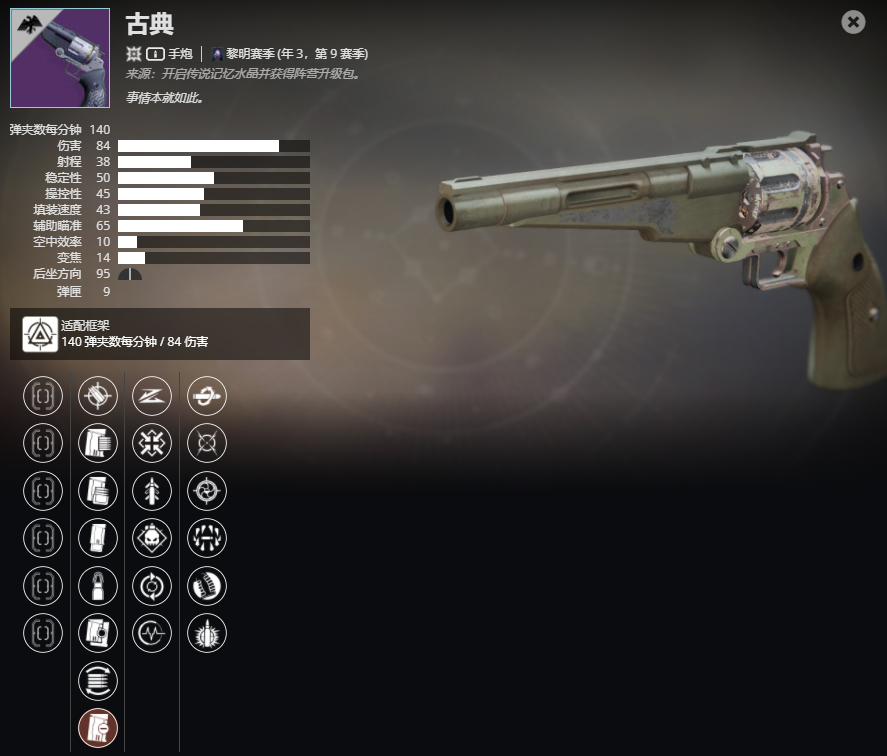Click the 古典 hand cannon thumbnail
This screenshot has height=756, width=887.
point(60,58)
